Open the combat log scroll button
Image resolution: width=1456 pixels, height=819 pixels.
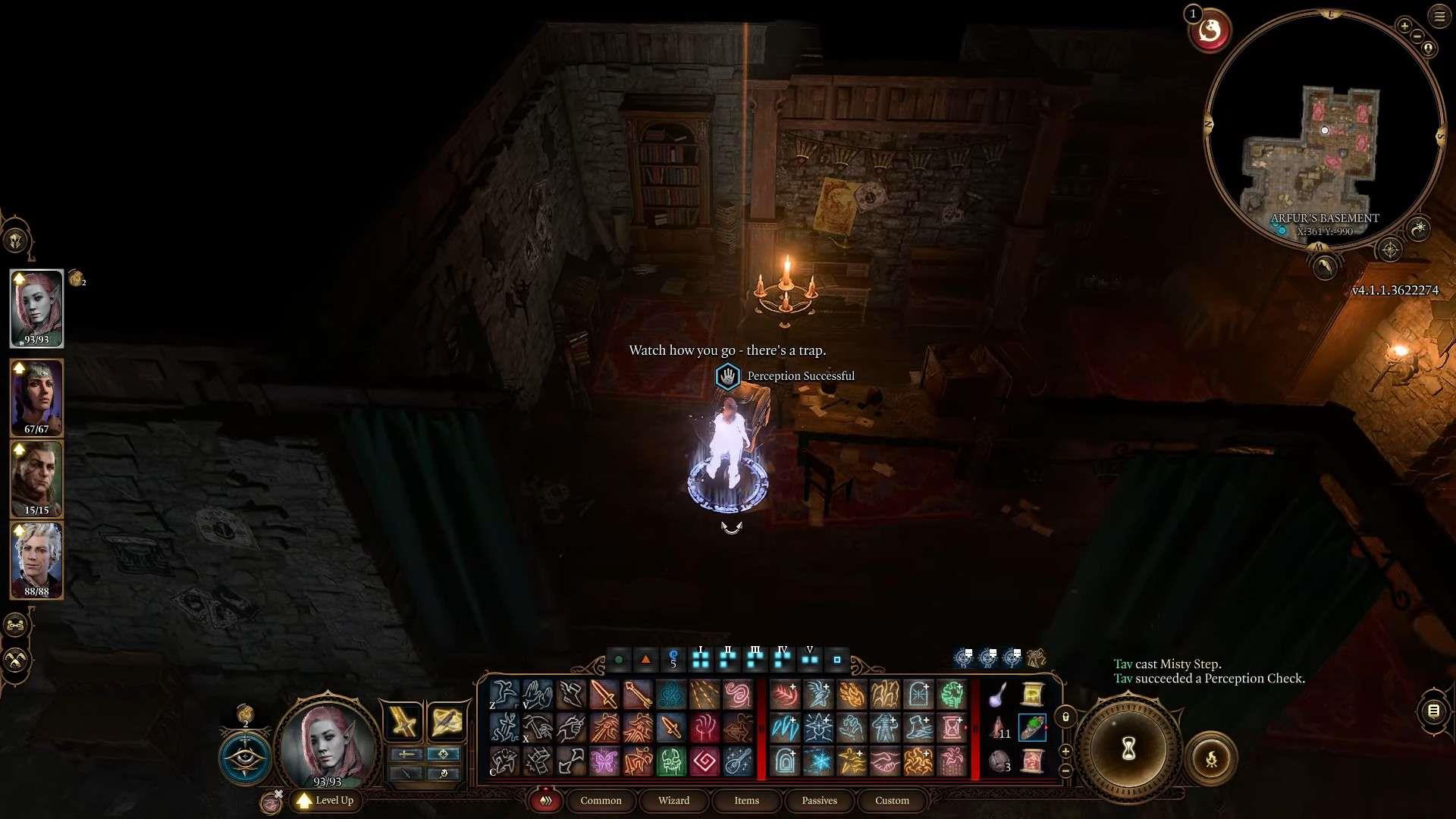tap(1433, 711)
